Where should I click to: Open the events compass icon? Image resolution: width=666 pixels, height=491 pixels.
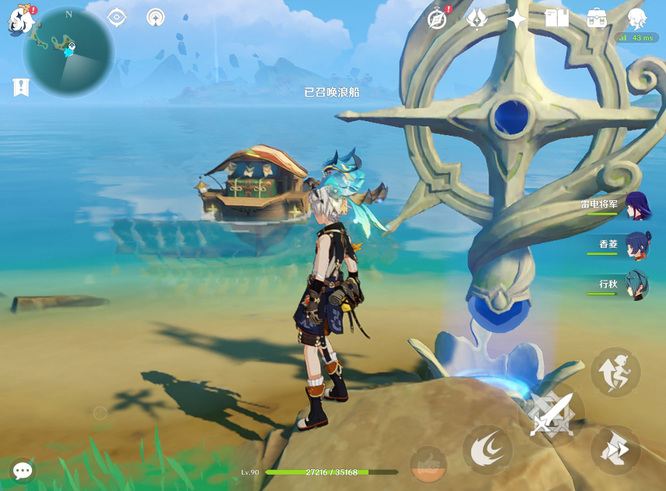click(x=437, y=18)
